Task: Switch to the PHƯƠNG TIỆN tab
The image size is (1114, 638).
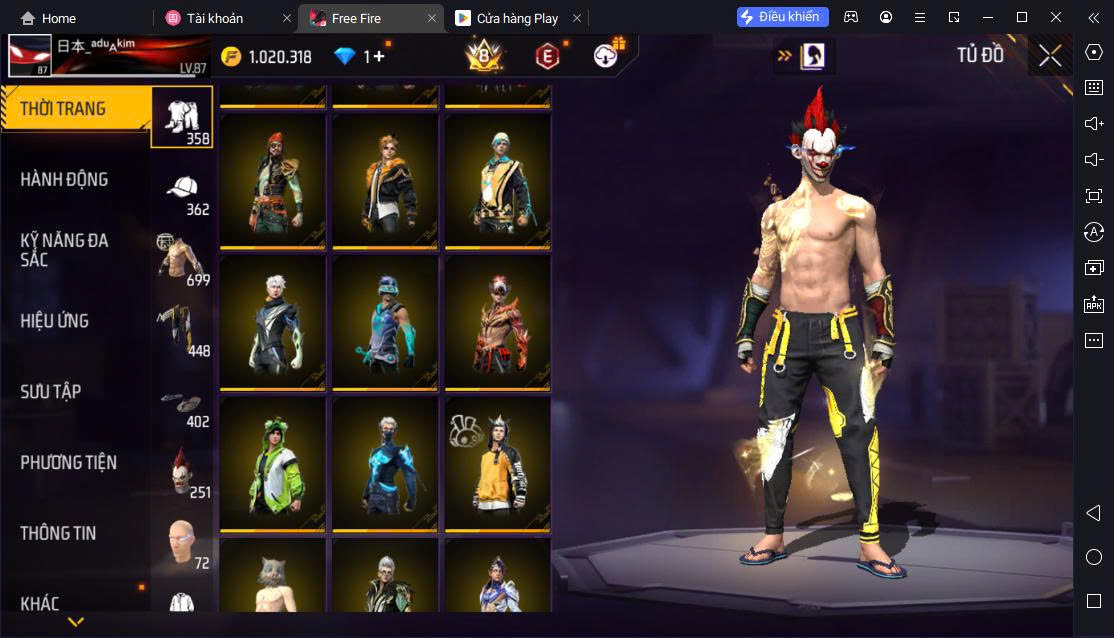Action: click(x=68, y=463)
